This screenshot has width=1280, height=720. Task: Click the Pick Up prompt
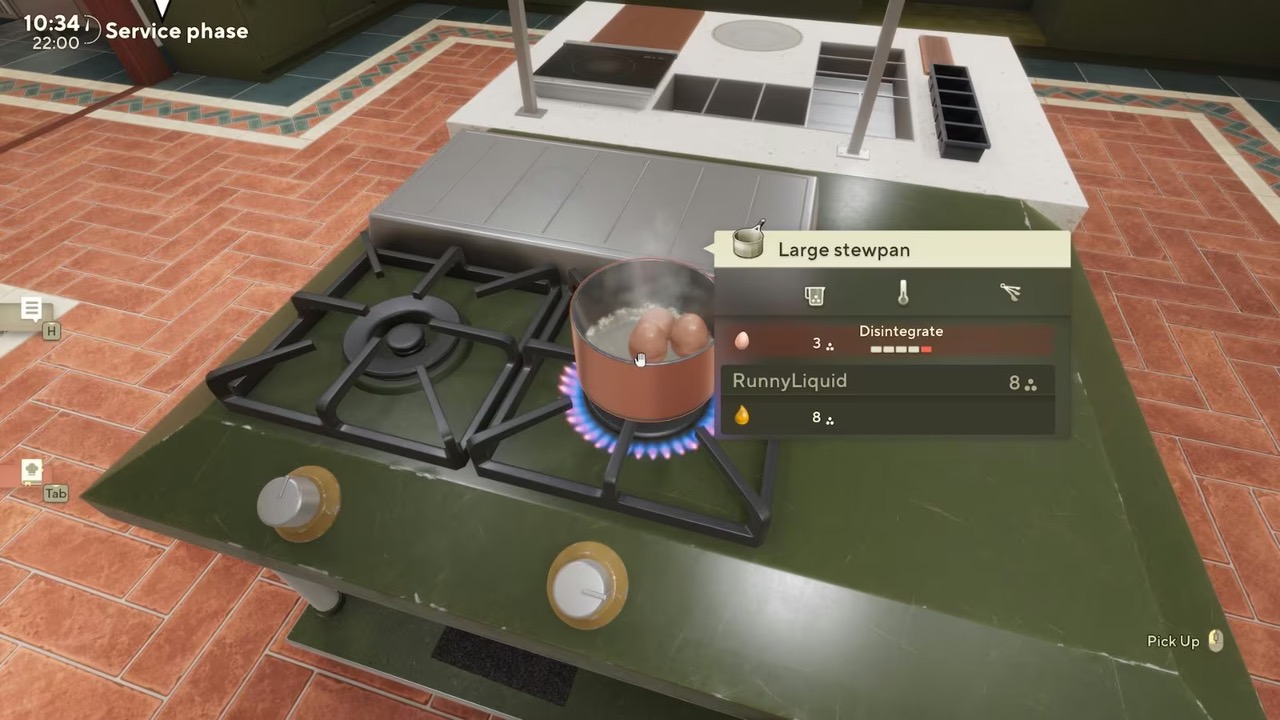1172,641
